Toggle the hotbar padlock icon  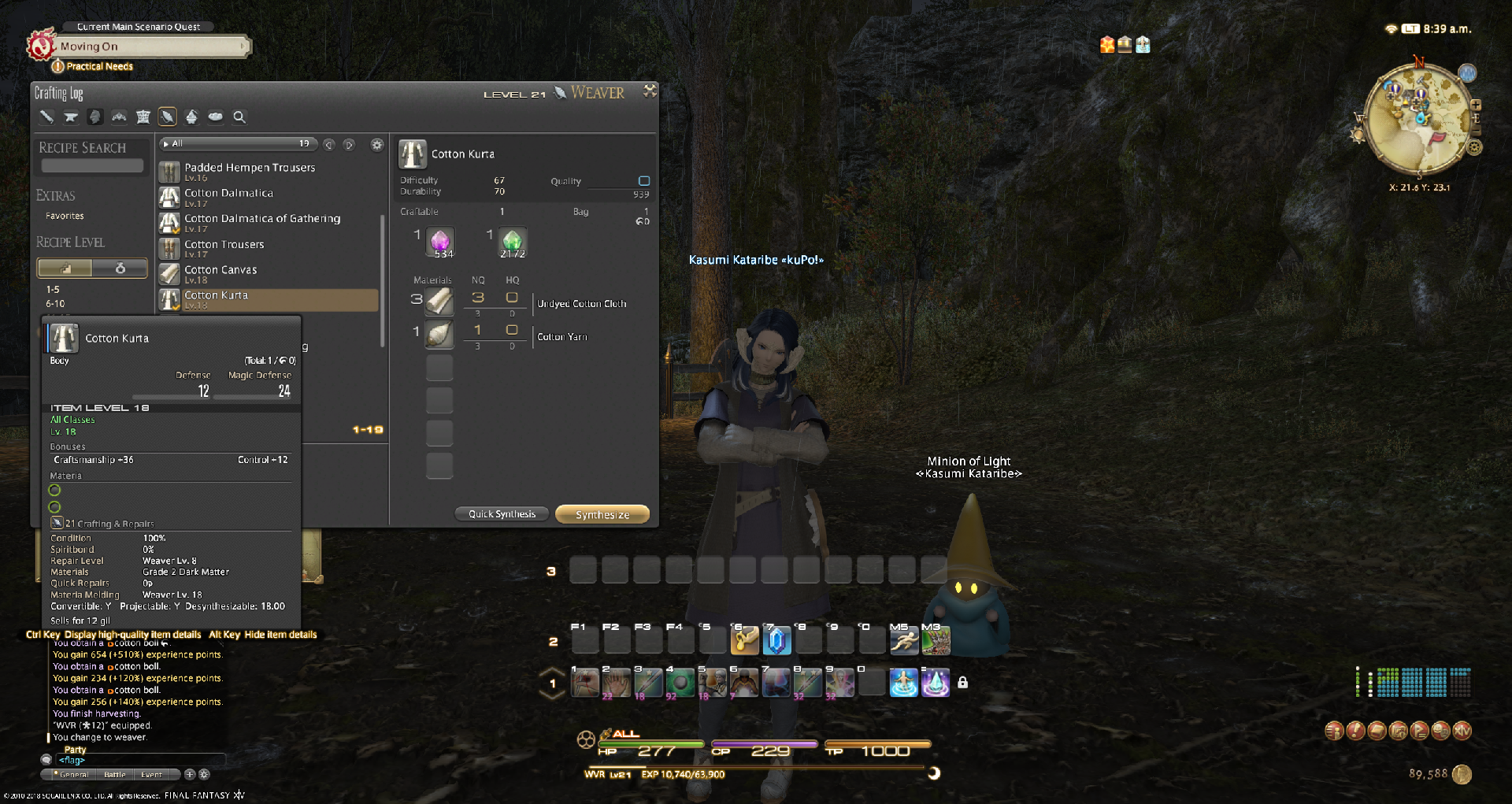962,683
